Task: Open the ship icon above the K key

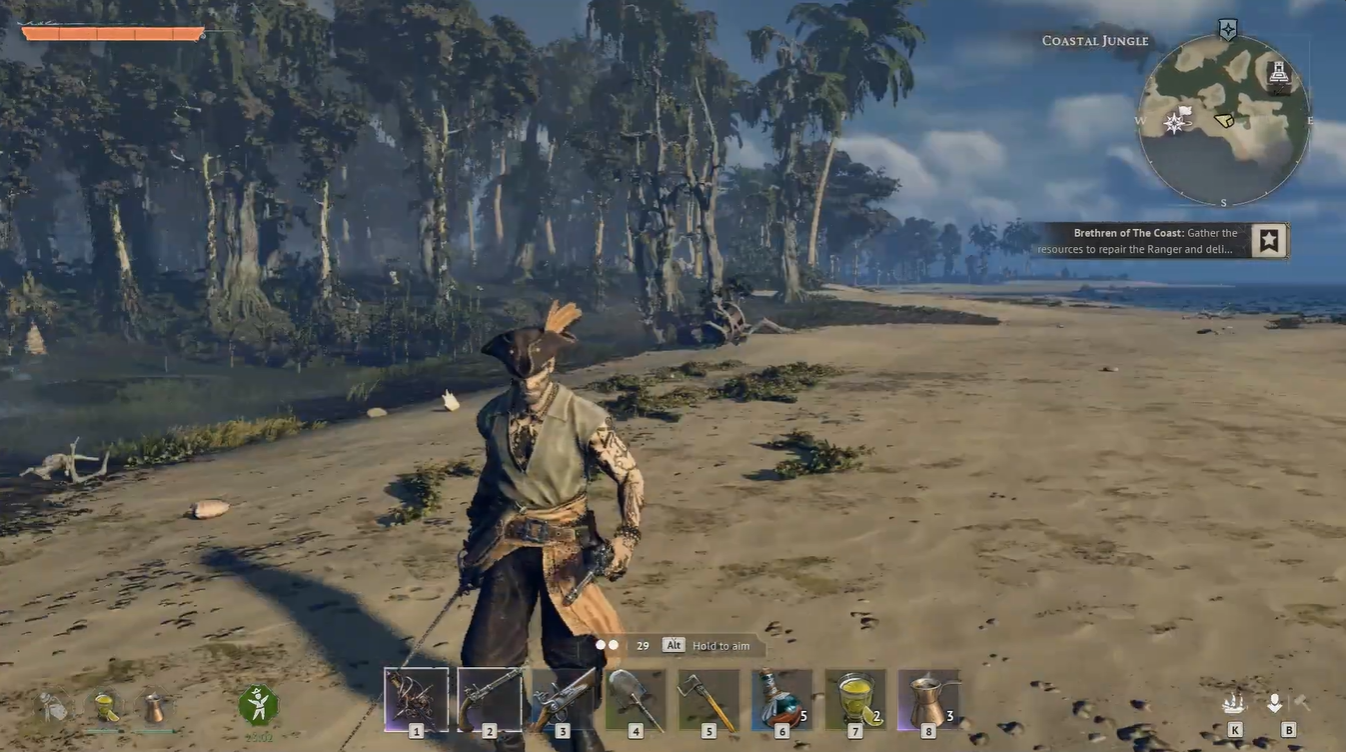Action: pyautogui.click(x=1234, y=703)
